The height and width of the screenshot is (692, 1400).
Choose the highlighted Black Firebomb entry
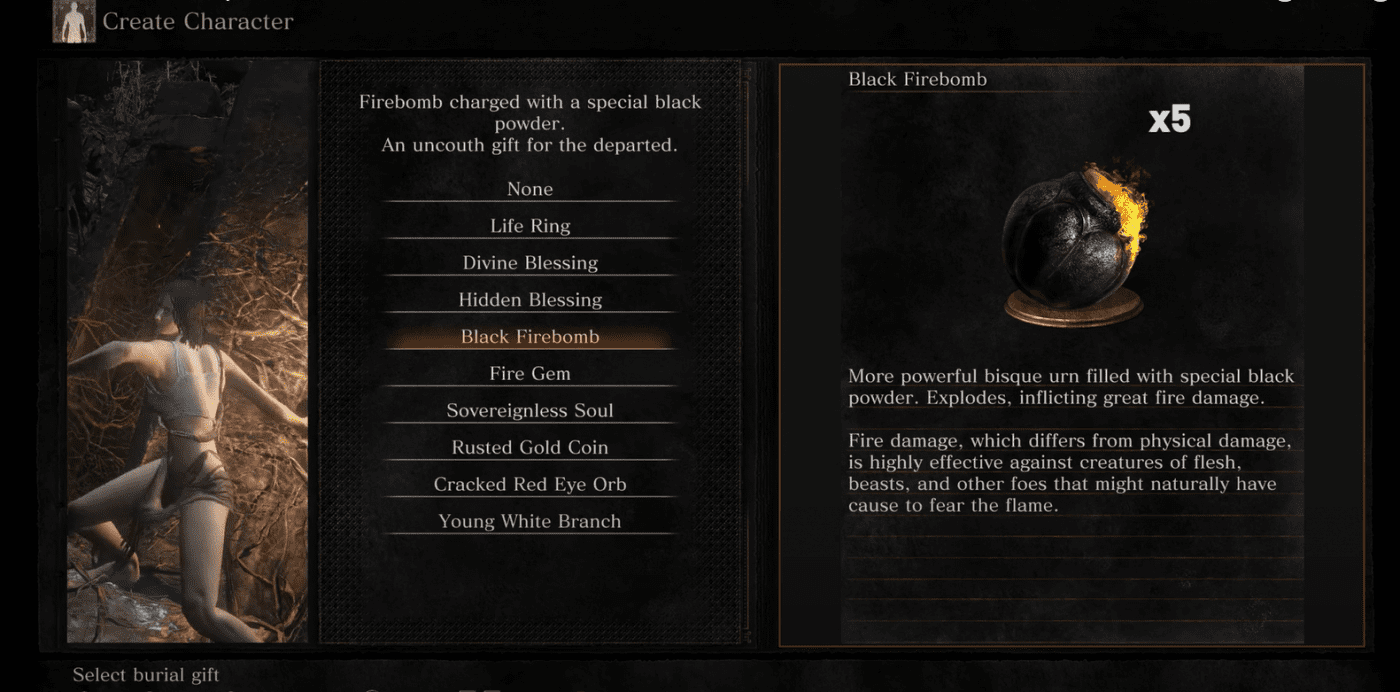pyautogui.click(x=530, y=337)
